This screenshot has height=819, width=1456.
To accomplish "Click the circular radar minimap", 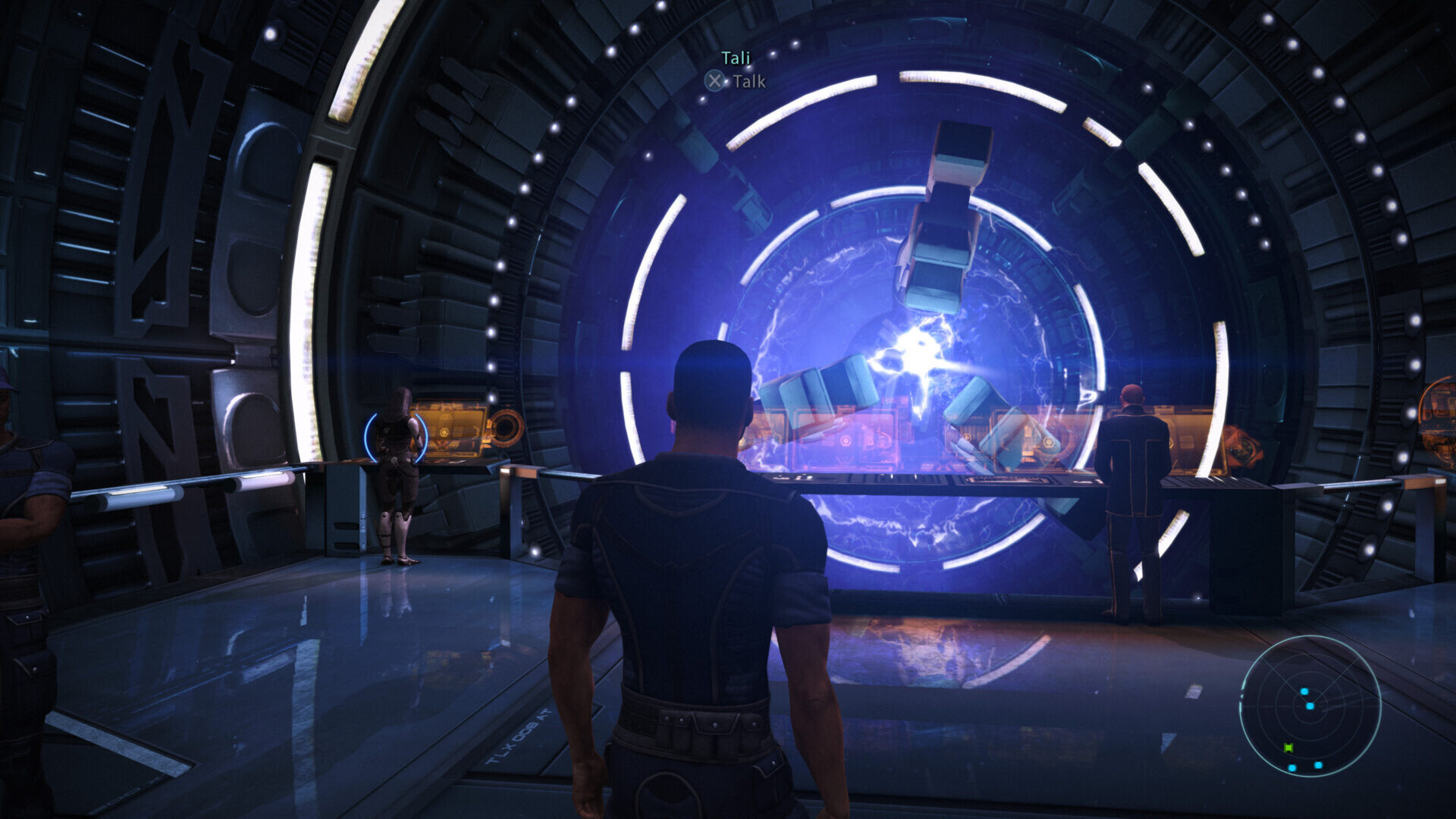I will point(1310,706).
